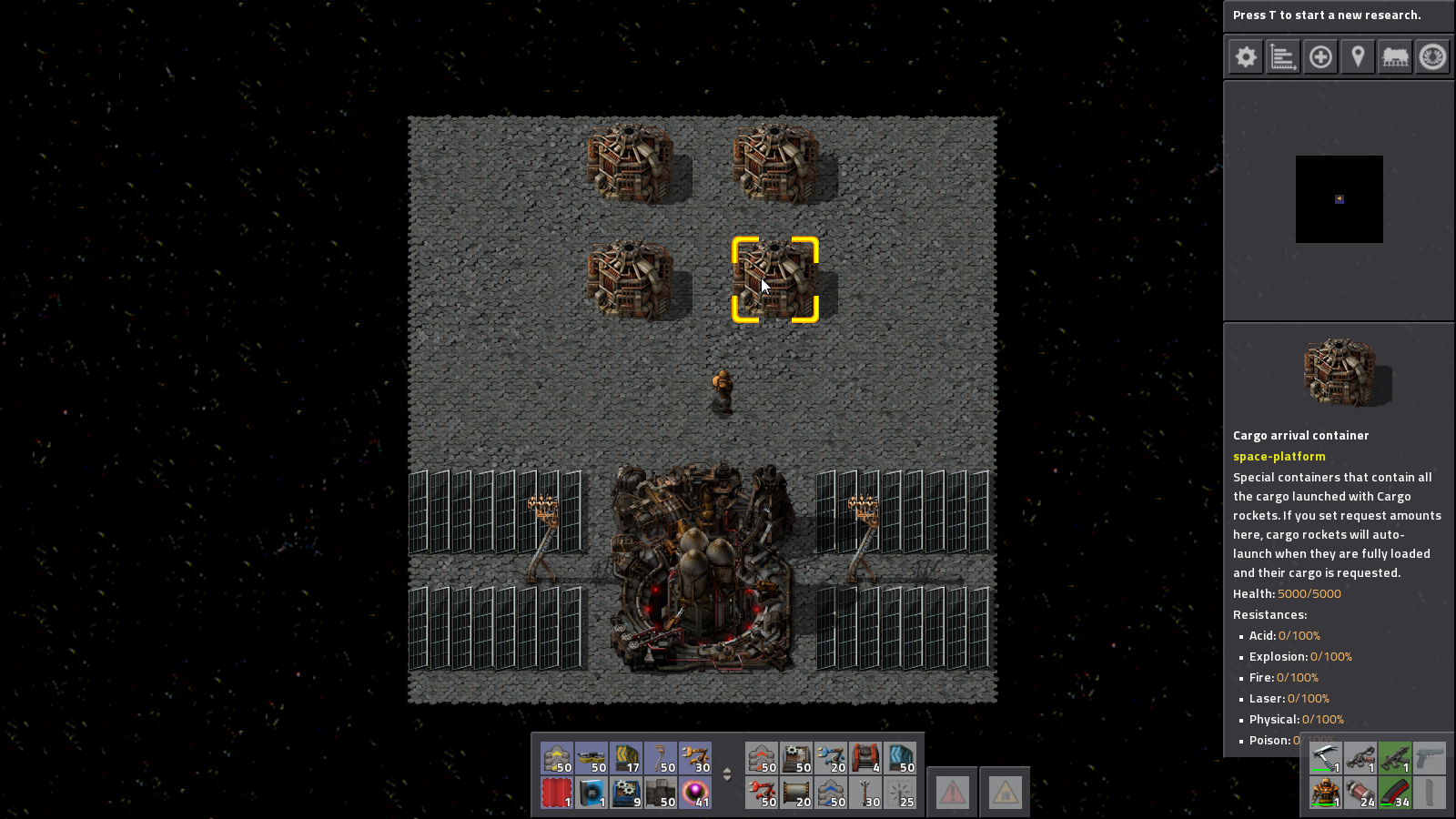Open the trains overview button
The image size is (1456, 819).
coord(1395,57)
